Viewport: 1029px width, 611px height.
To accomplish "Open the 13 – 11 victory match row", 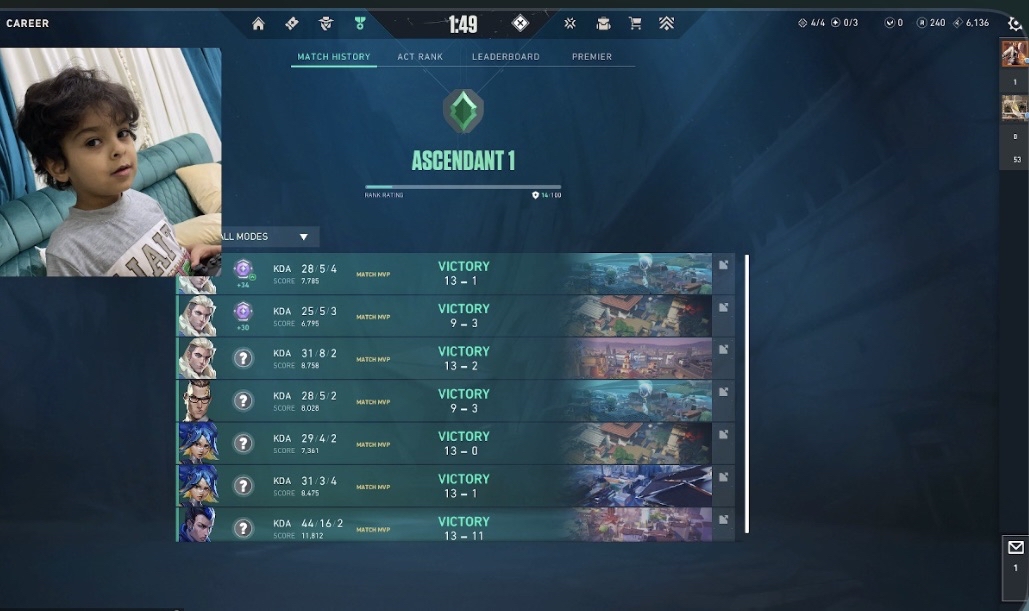I will tap(463, 528).
